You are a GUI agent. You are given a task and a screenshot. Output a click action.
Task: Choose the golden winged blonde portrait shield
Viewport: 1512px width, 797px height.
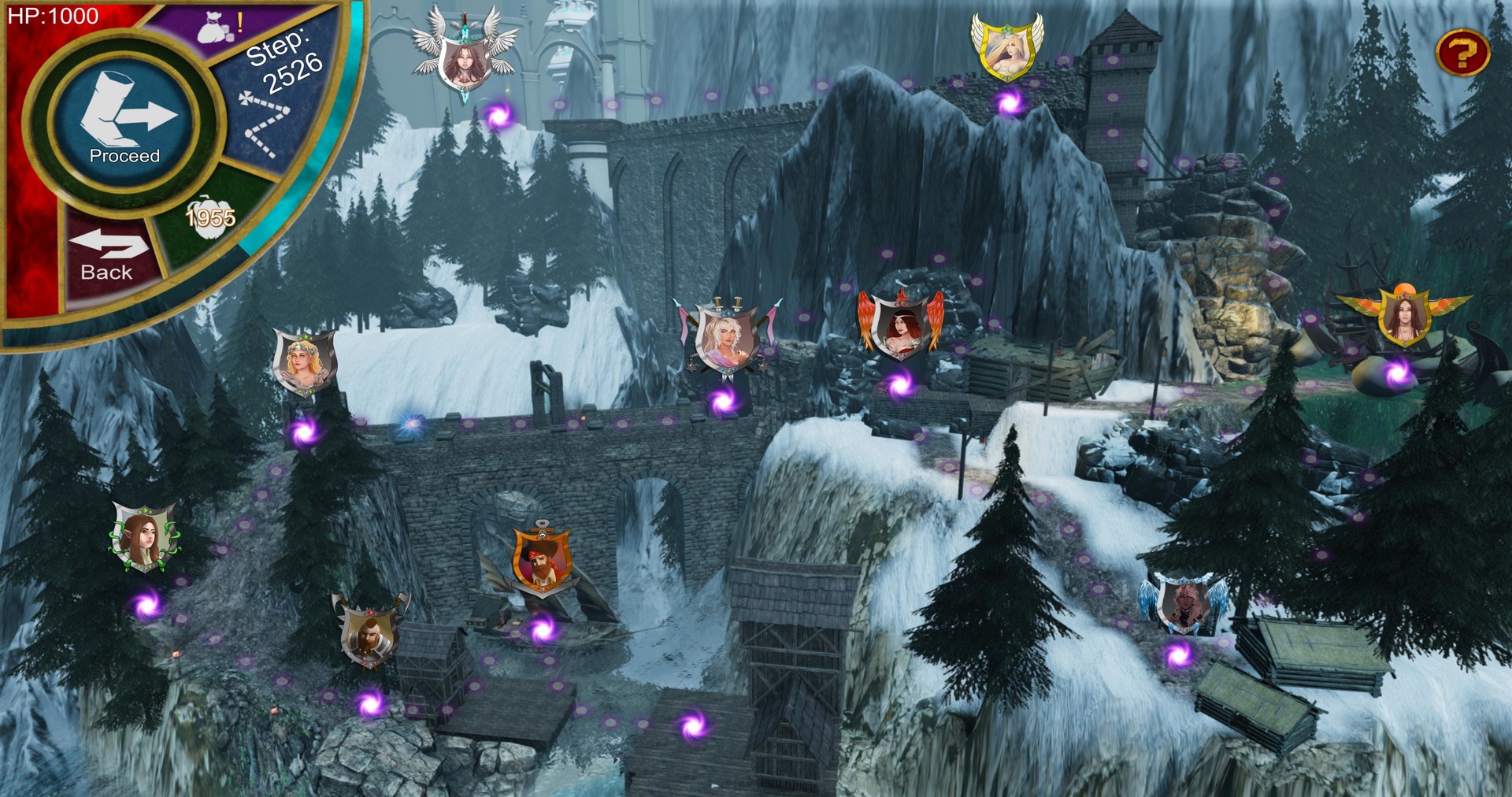tap(1006, 49)
